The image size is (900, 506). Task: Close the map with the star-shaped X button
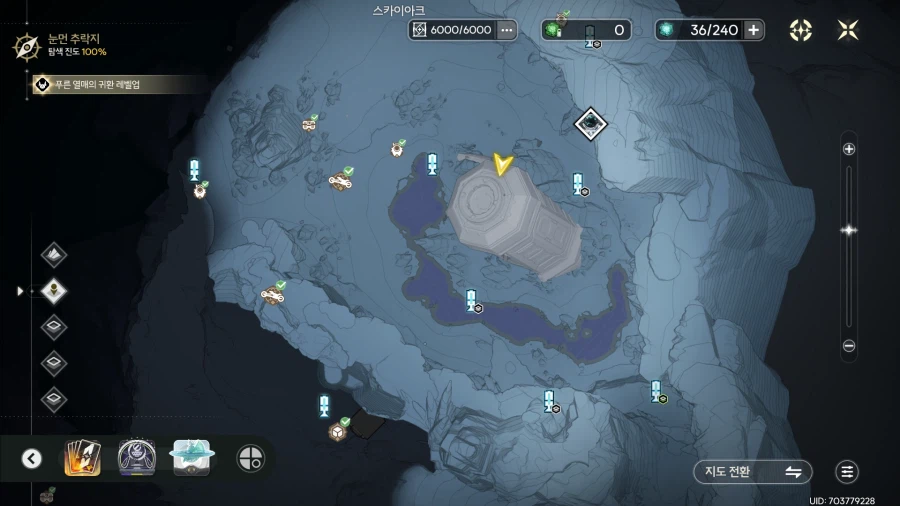point(848,30)
